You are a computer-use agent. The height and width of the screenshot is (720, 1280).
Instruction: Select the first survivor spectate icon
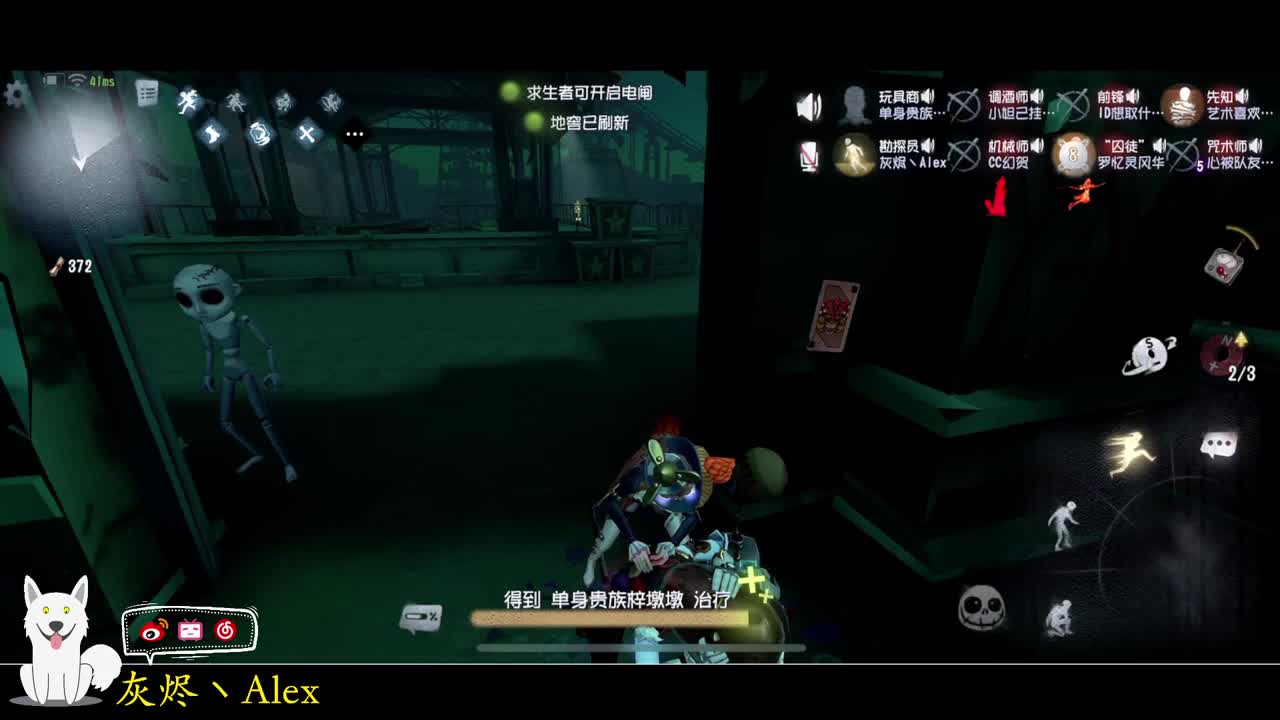tap(188, 101)
